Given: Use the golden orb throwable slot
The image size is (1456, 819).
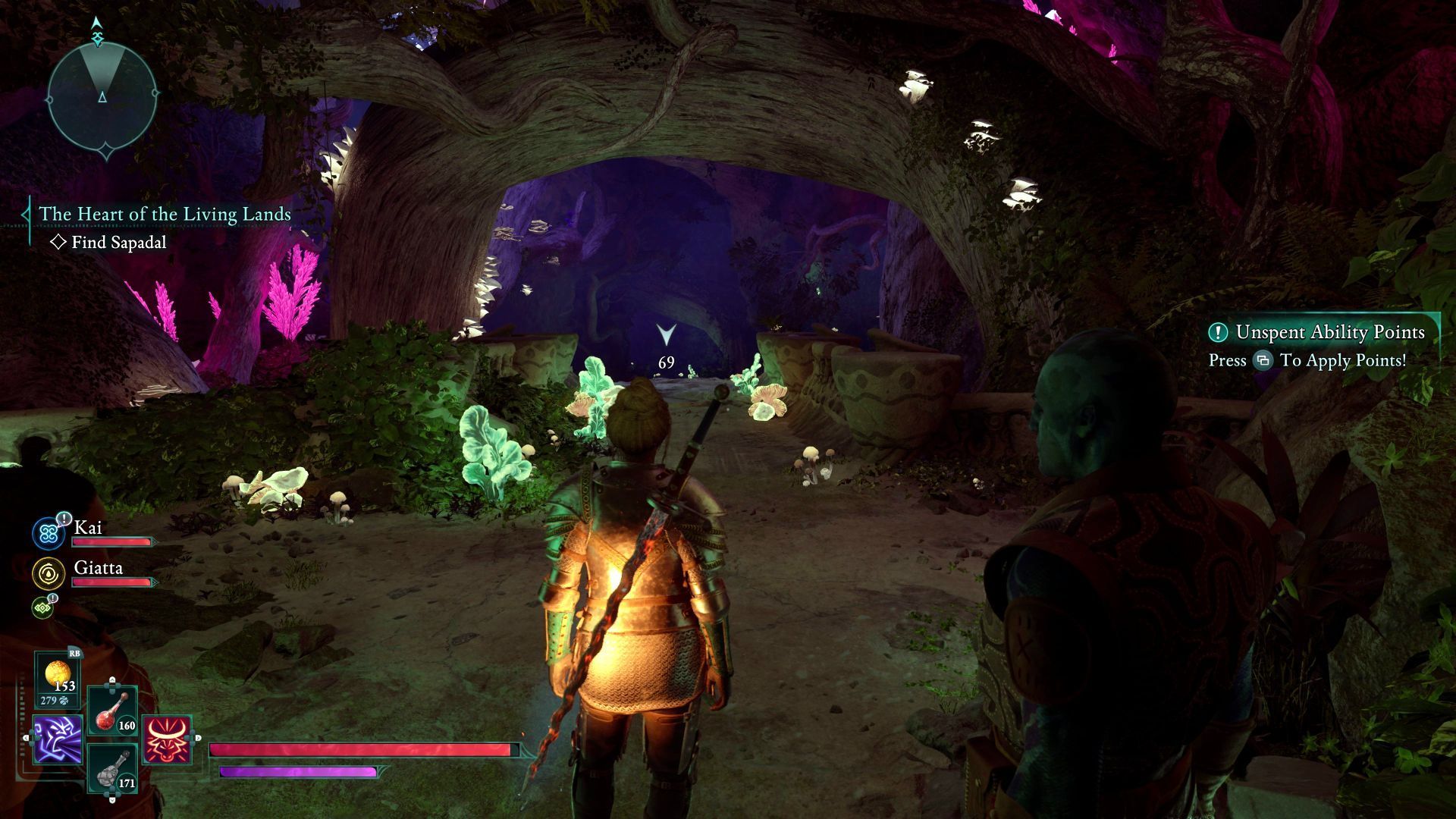Looking at the screenshot, I should click(58, 679).
